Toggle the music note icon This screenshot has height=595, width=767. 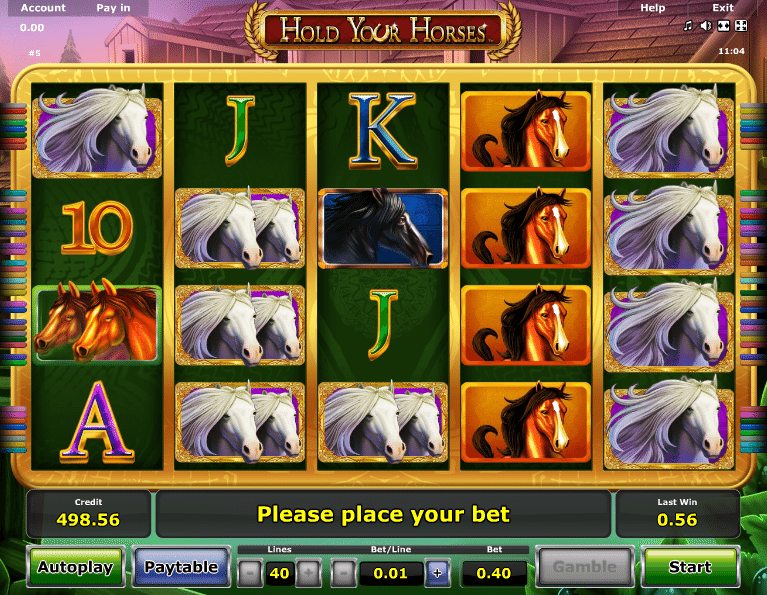(690, 25)
